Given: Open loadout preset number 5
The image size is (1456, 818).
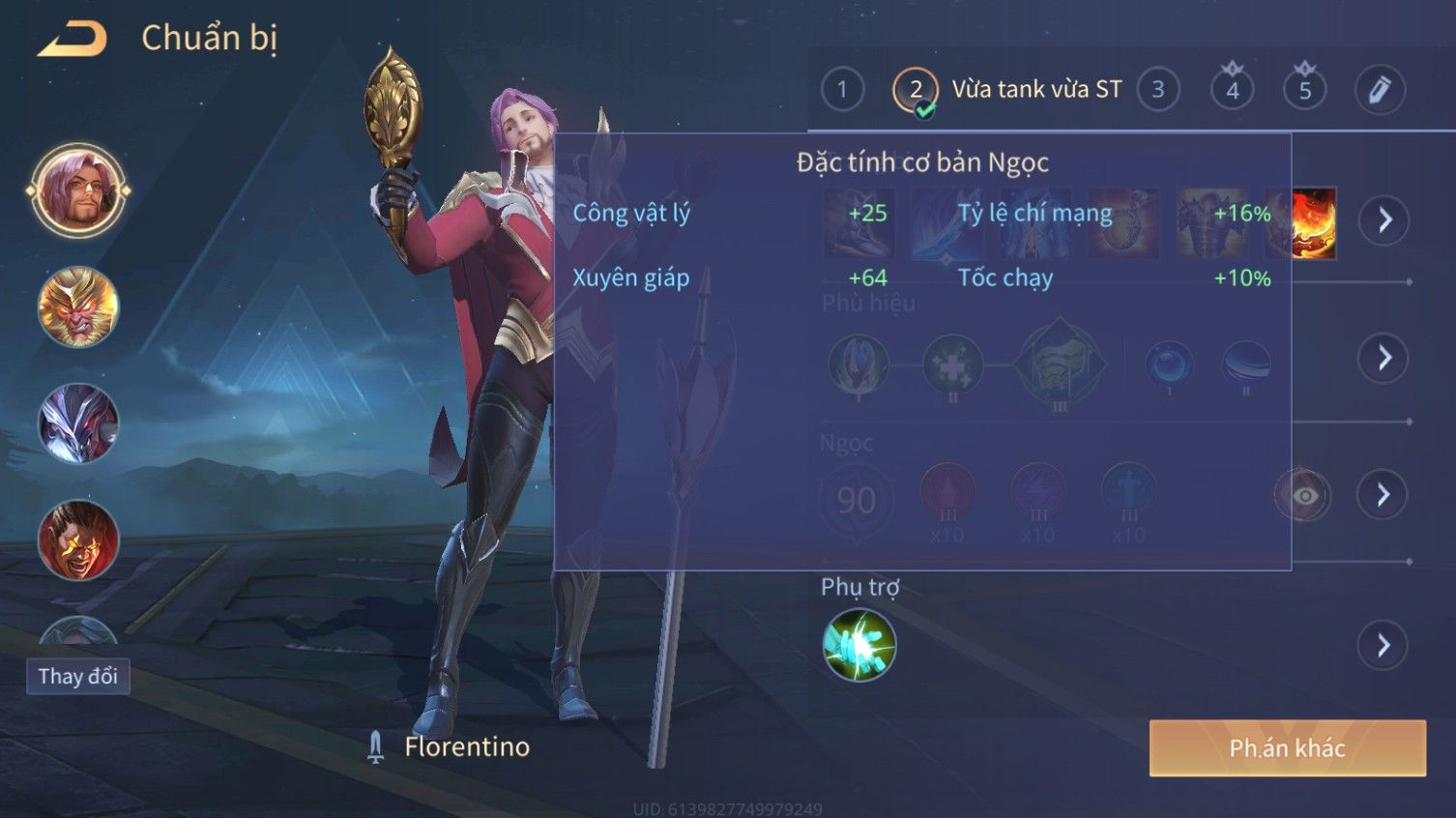Looking at the screenshot, I should 1305,90.
